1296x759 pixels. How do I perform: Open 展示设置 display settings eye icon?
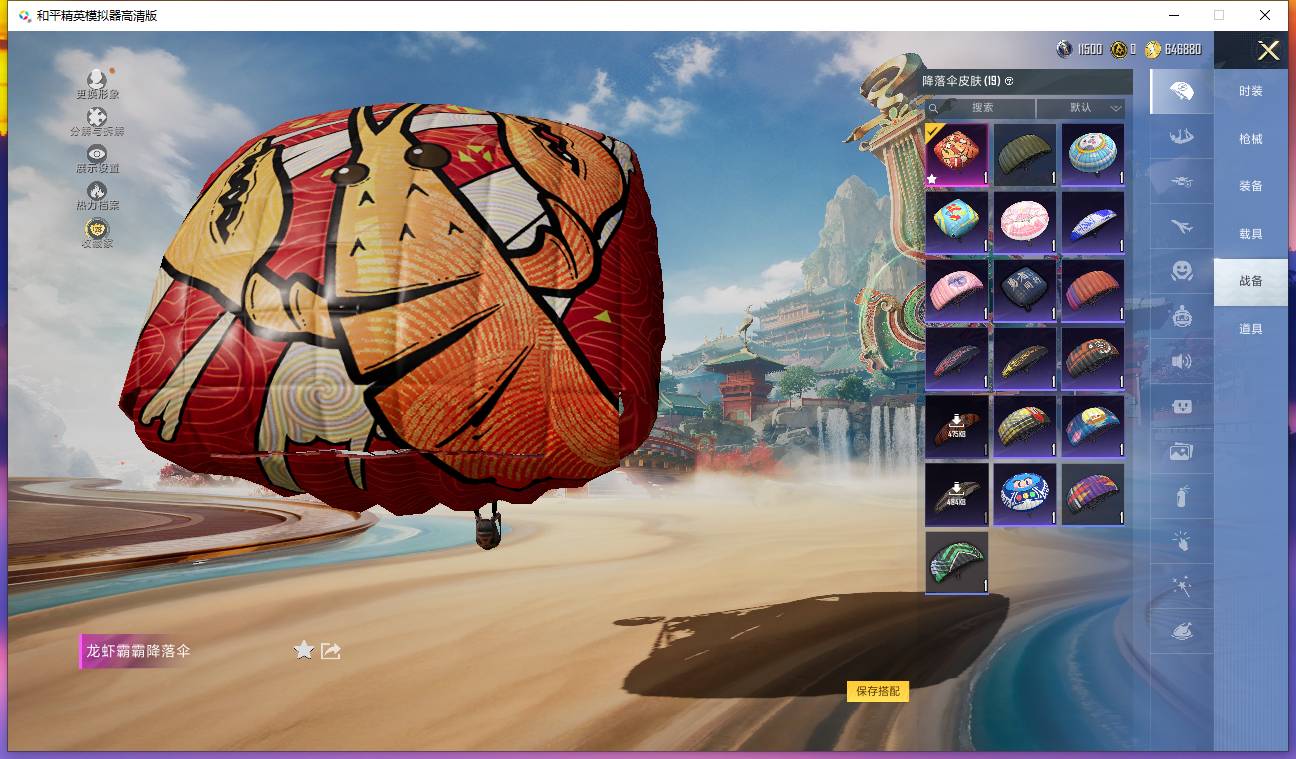click(x=97, y=158)
